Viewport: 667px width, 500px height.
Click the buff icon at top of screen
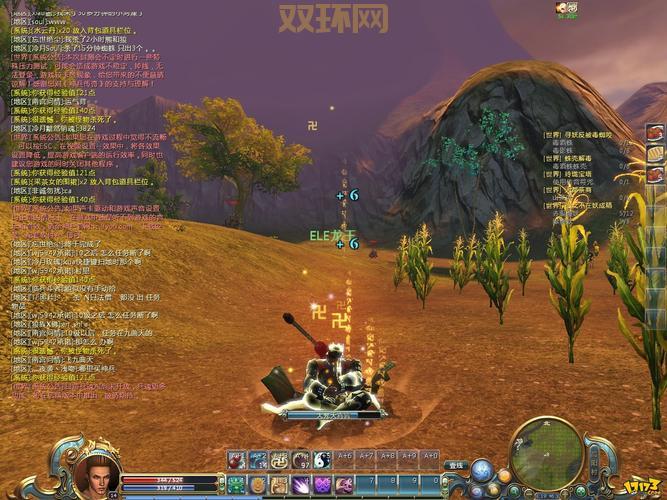click(x=567, y=9)
